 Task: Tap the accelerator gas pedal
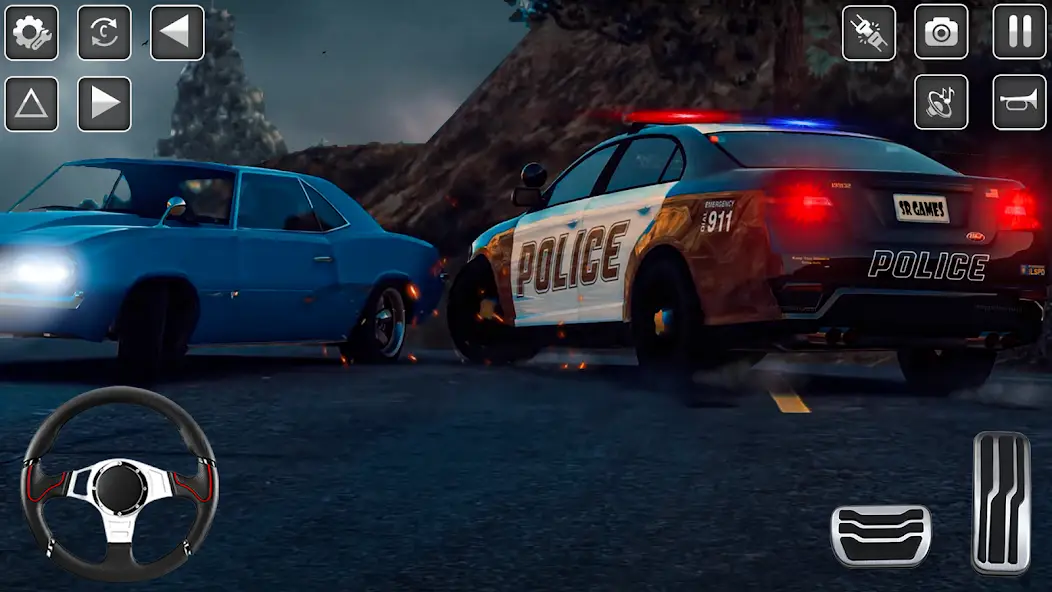(1001, 502)
